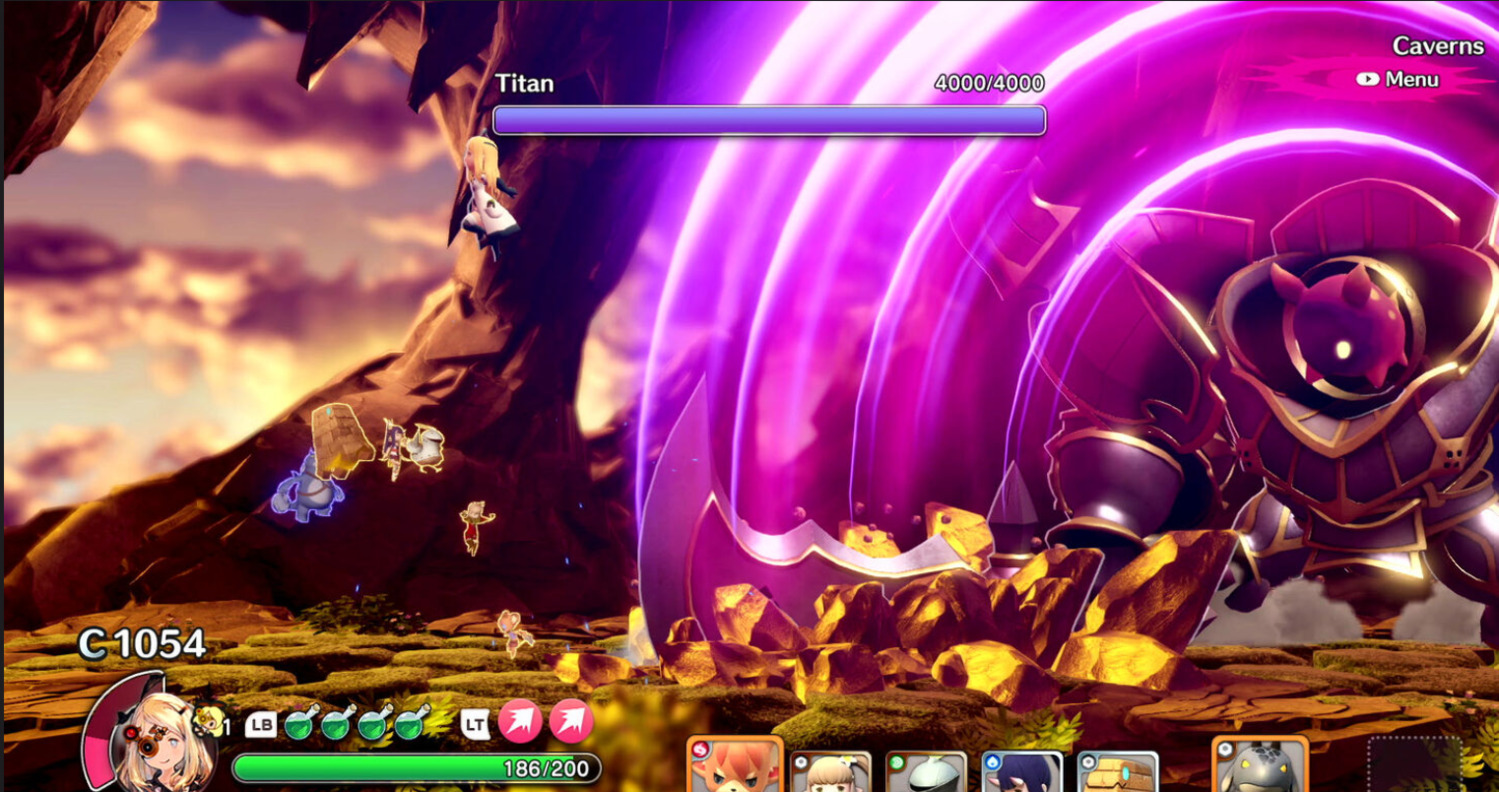
Task: Select the orange fox-eared party member card
Action: click(735, 768)
